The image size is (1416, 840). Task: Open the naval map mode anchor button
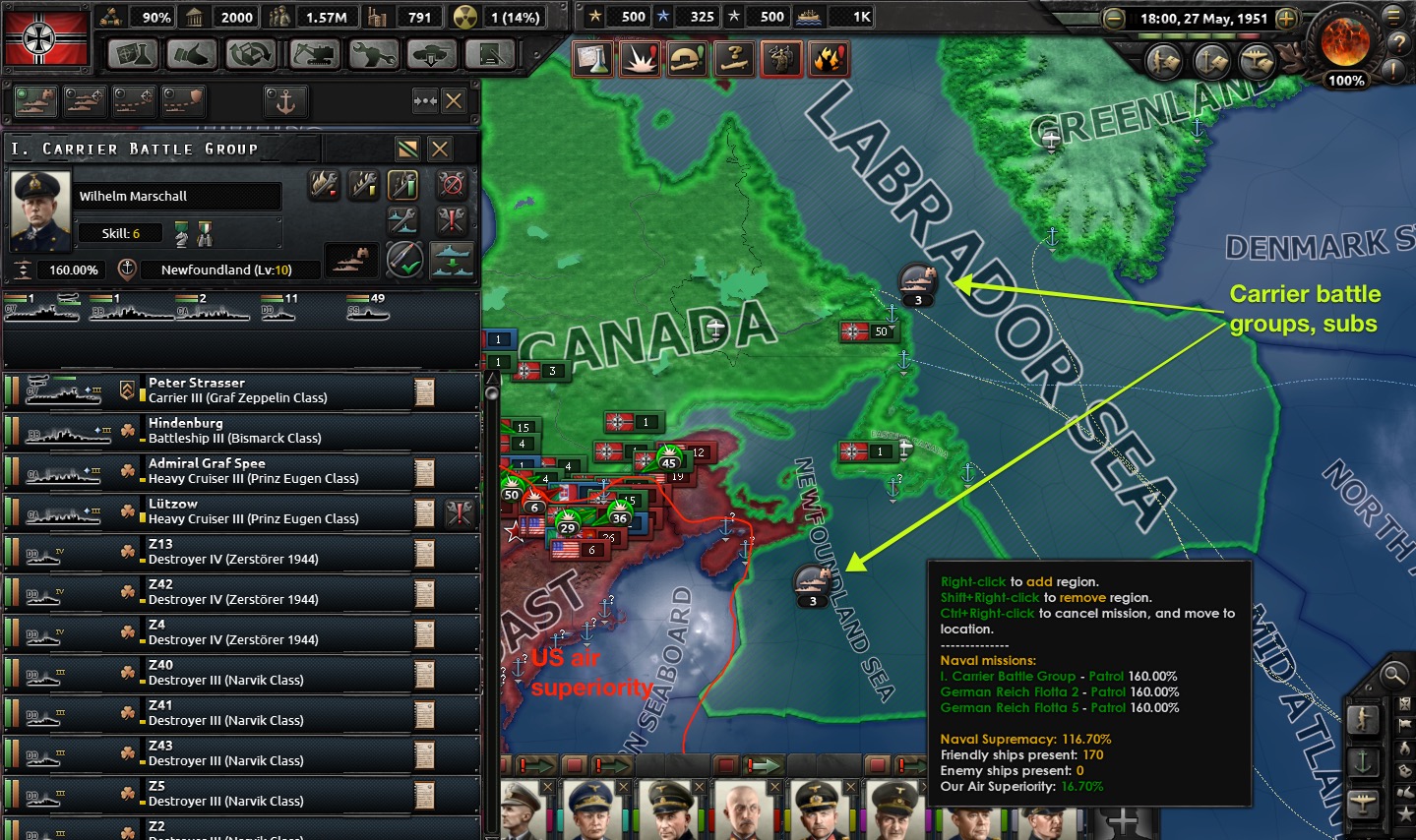pyautogui.click(x=1363, y=761)
